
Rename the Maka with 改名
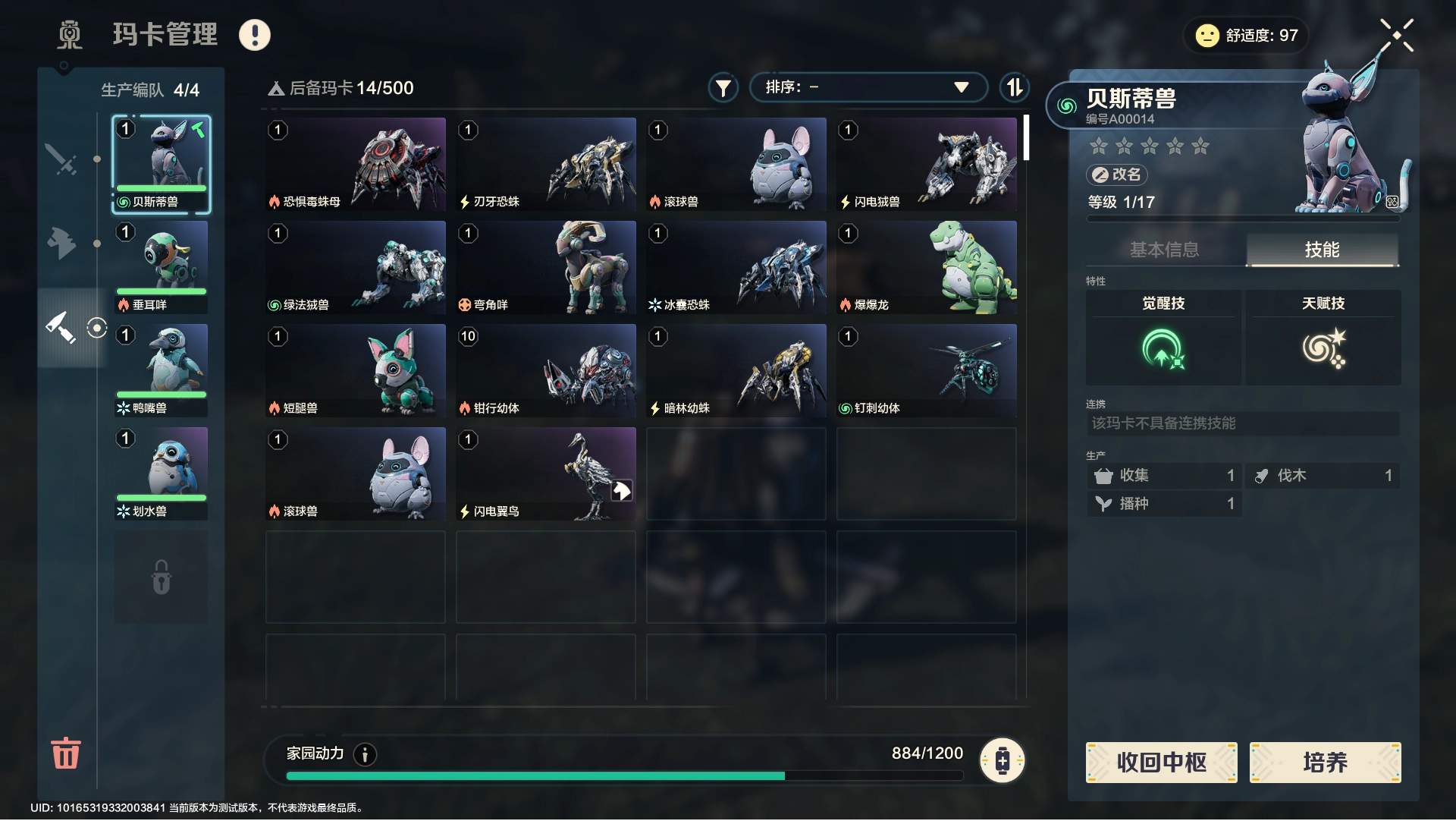[x=1117, y=175]
